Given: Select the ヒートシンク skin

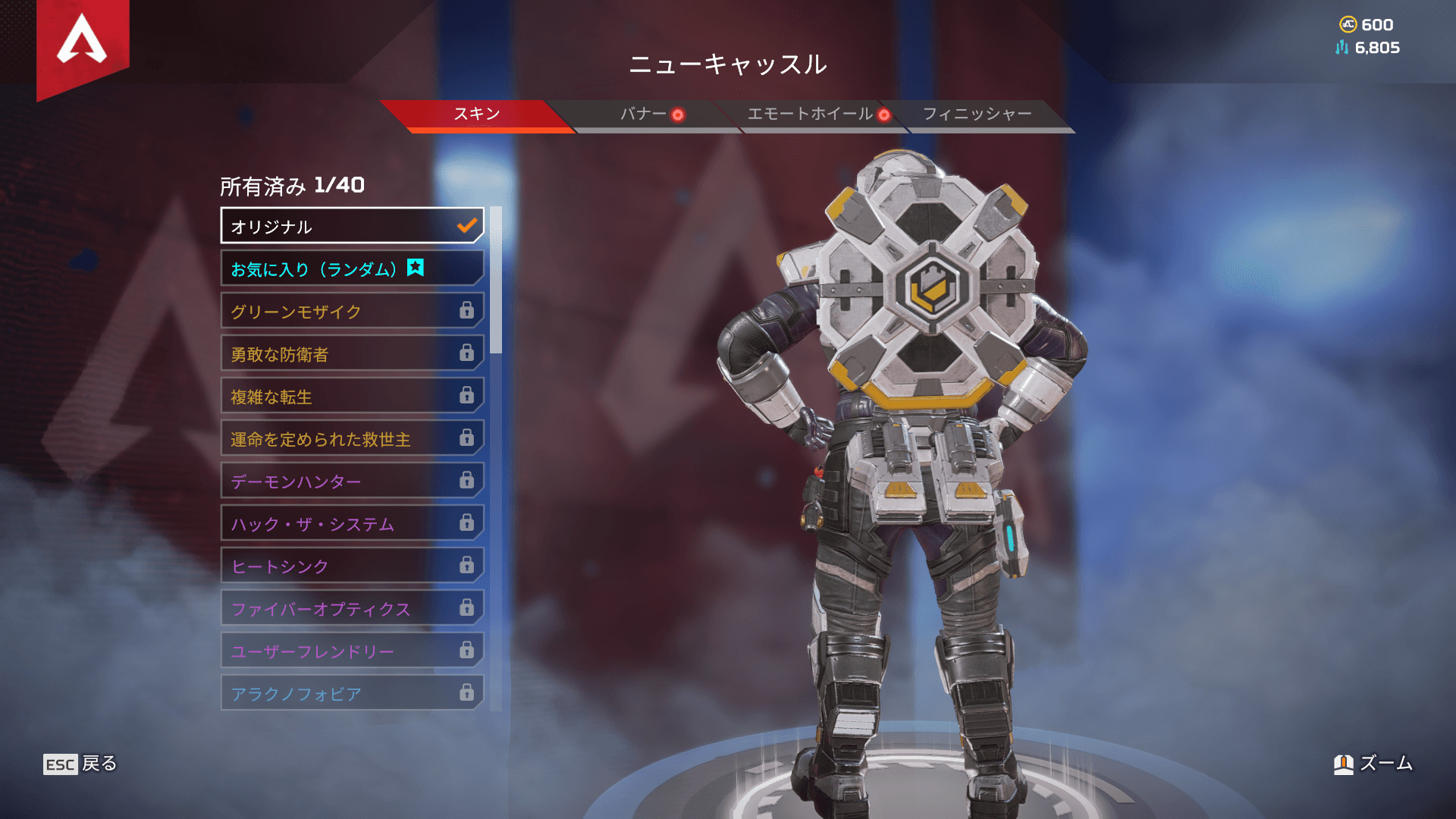Looking at the screenshot, I should (352, 566).
